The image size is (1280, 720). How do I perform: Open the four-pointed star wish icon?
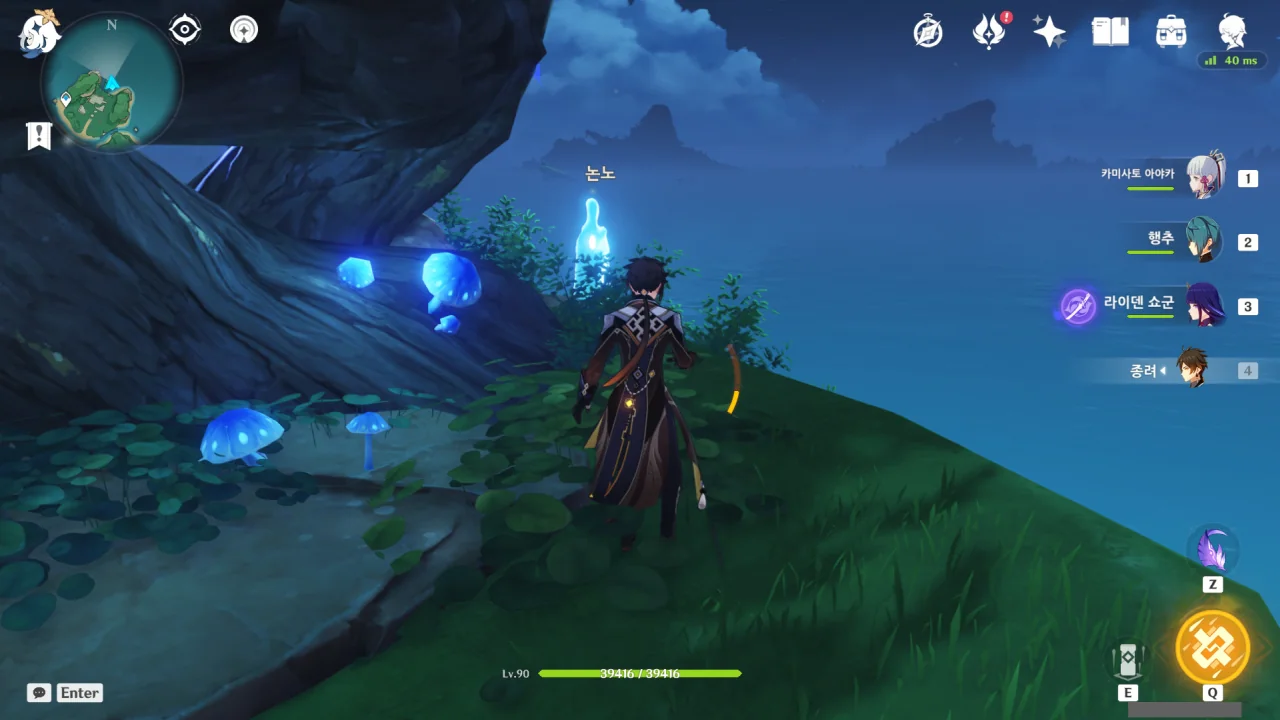pyautogui.click(x=1049, y=32)
